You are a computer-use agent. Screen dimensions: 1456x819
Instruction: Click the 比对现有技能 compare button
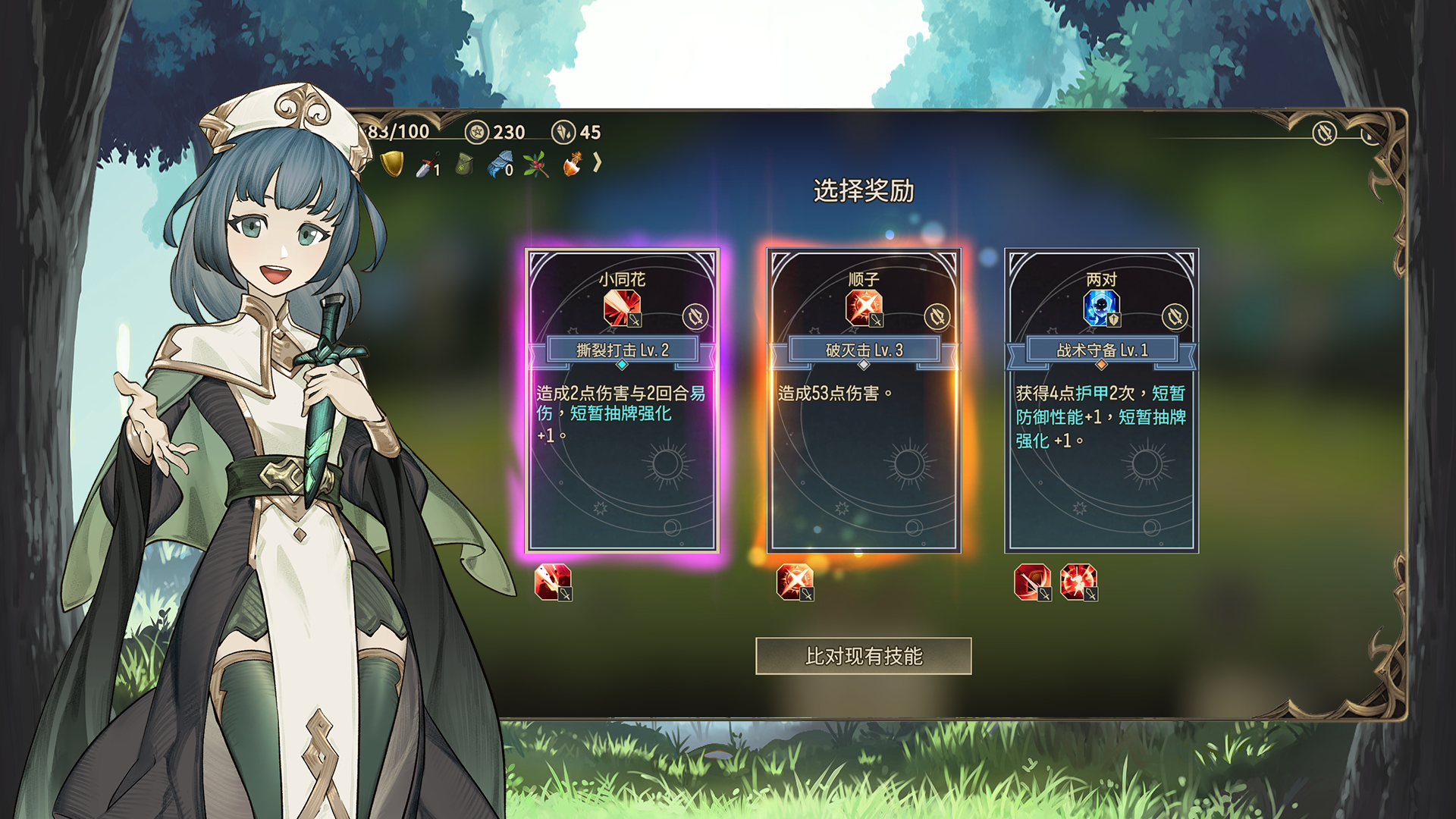pyautogui.click(x=863, y=656)
